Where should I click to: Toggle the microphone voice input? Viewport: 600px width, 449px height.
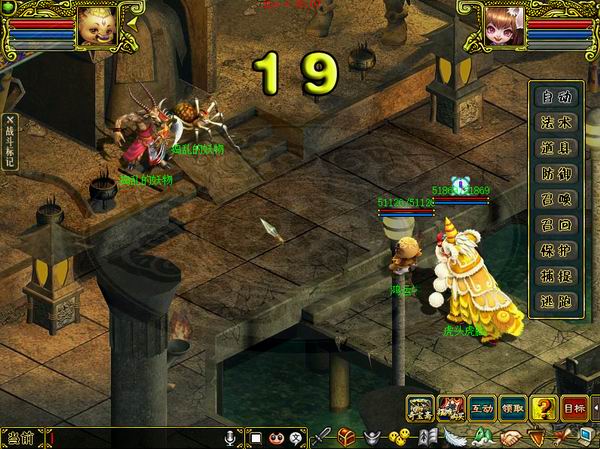pyautogui.click(x=231, y=437)
